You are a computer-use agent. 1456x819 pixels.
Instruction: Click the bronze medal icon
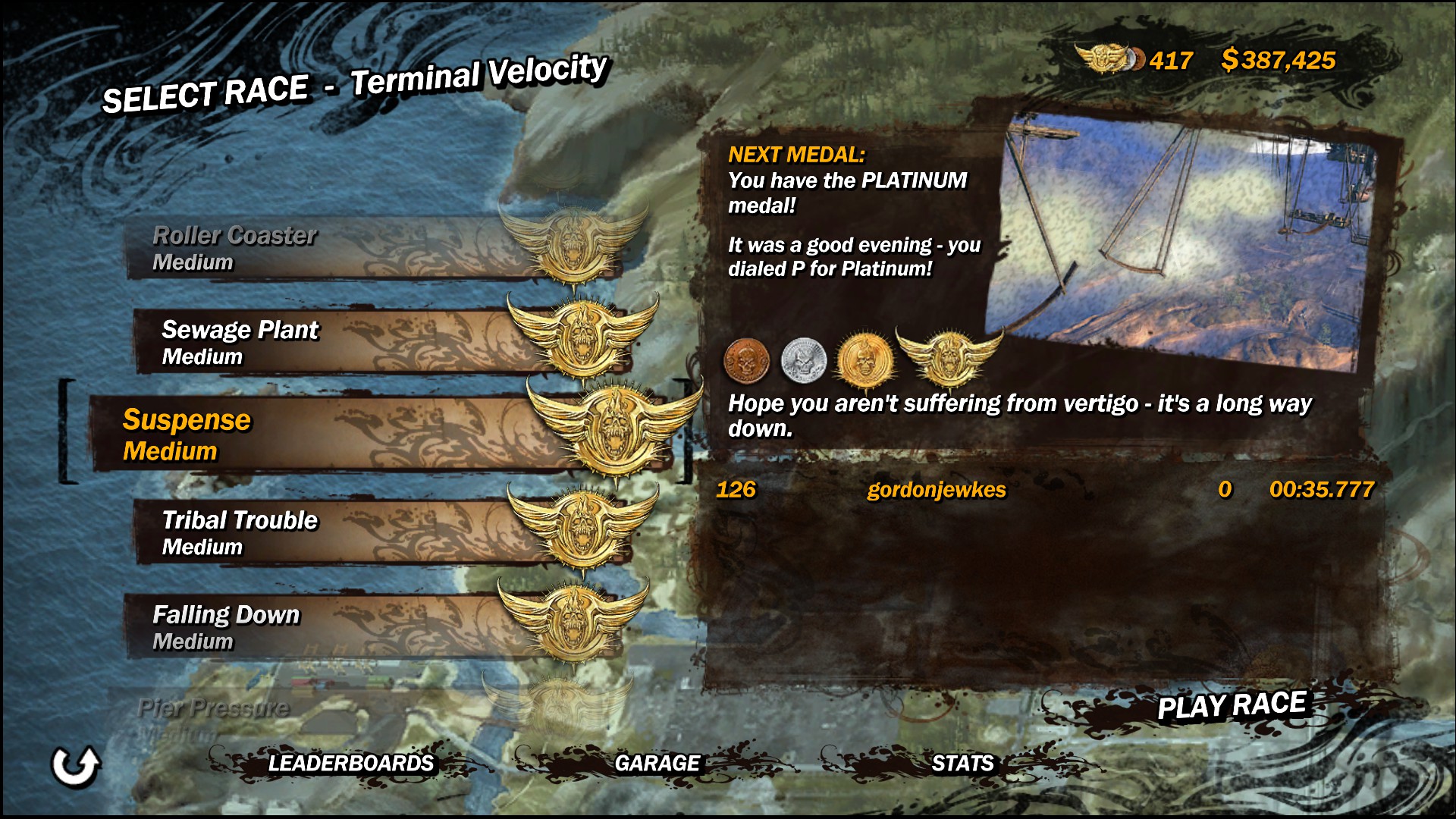coord(746,360)
